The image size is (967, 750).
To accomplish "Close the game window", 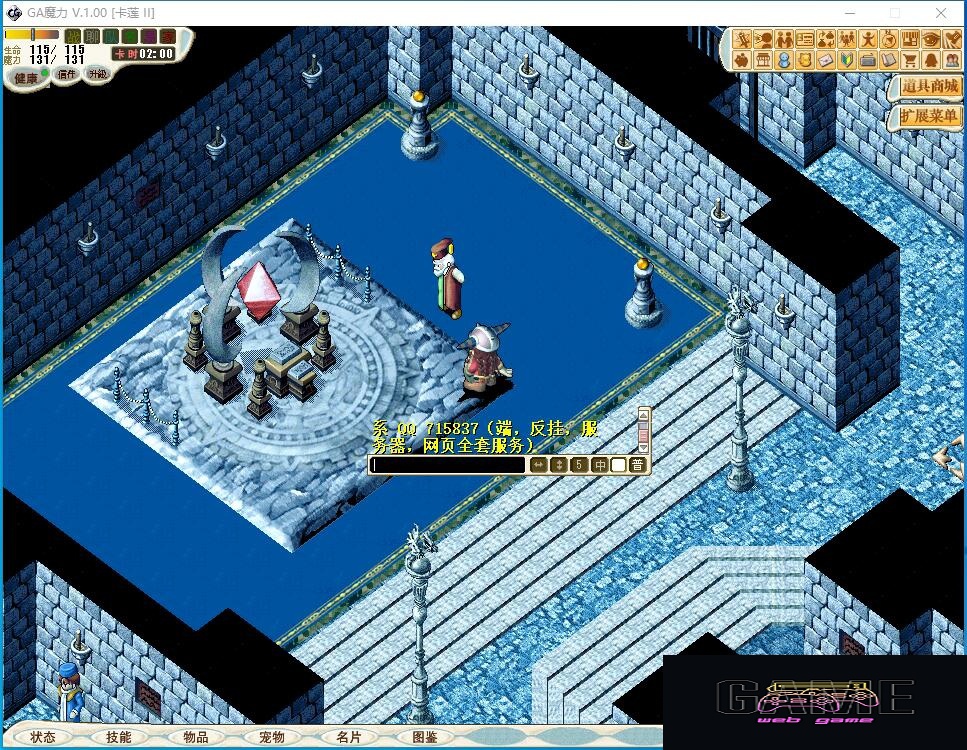I will [941, 13].
